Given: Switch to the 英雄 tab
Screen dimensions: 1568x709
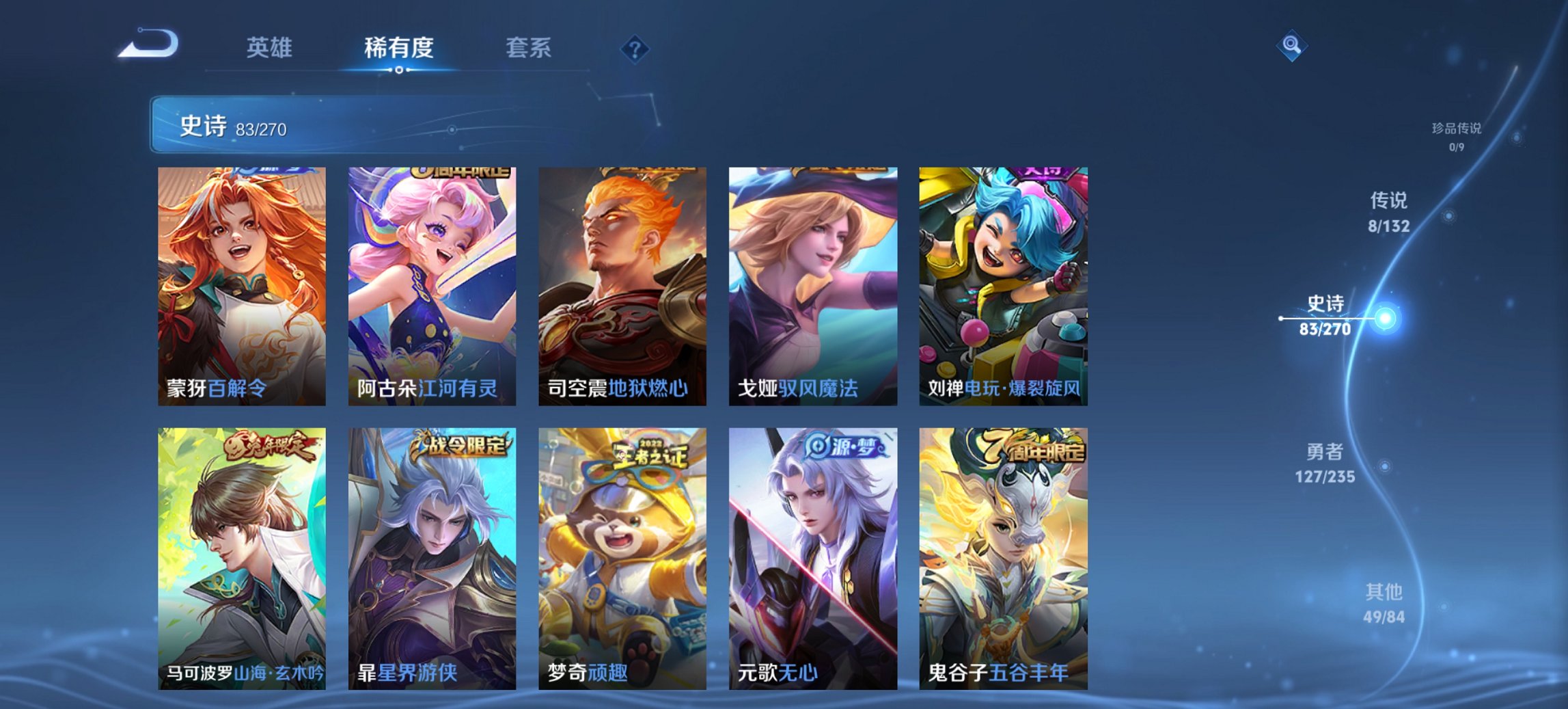Looking at the screenshot, I should [x=271, y=48].
